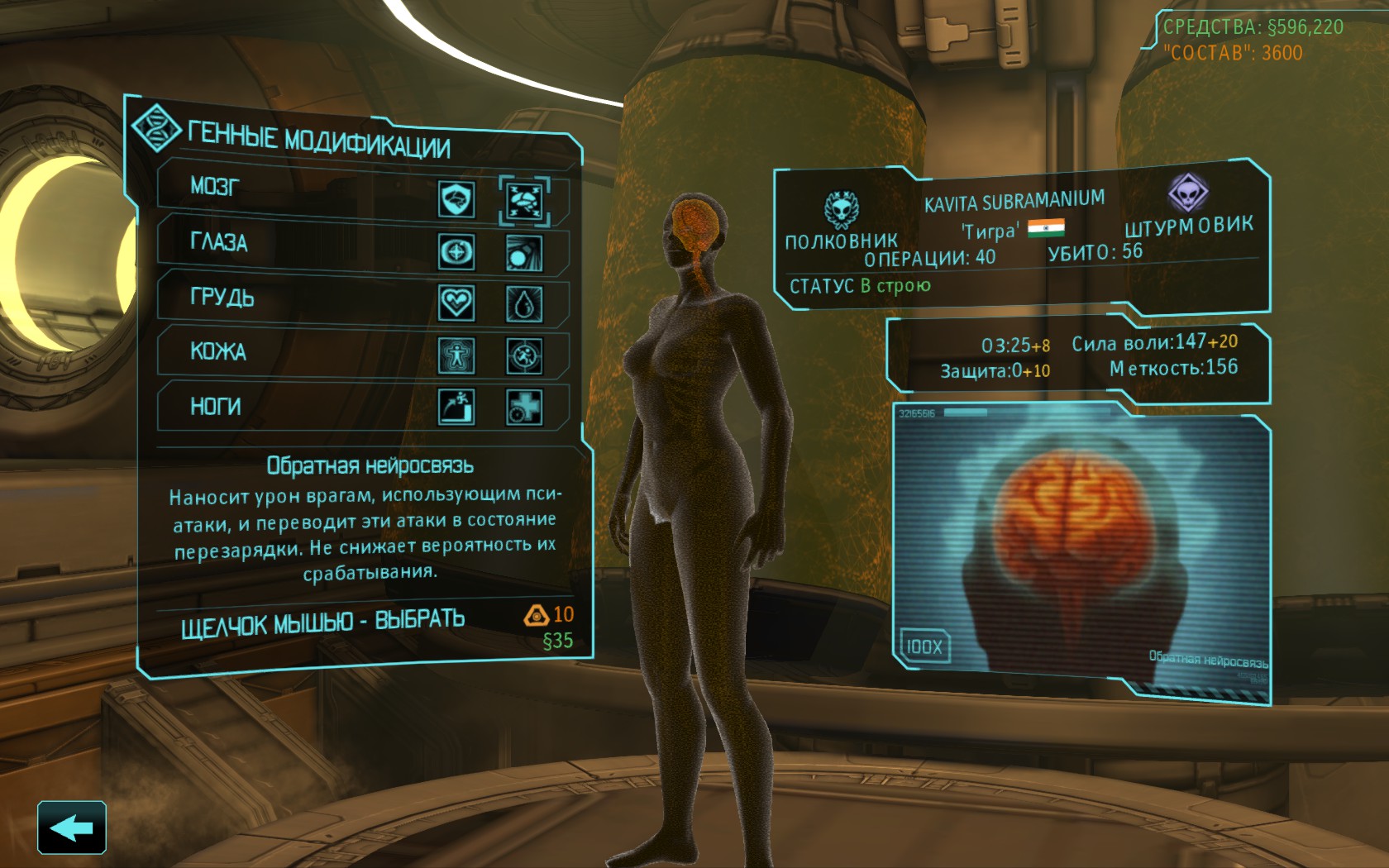Pick the standing figure mod in the Кожа row
The image size is (1389, 868).
point(456,355)
